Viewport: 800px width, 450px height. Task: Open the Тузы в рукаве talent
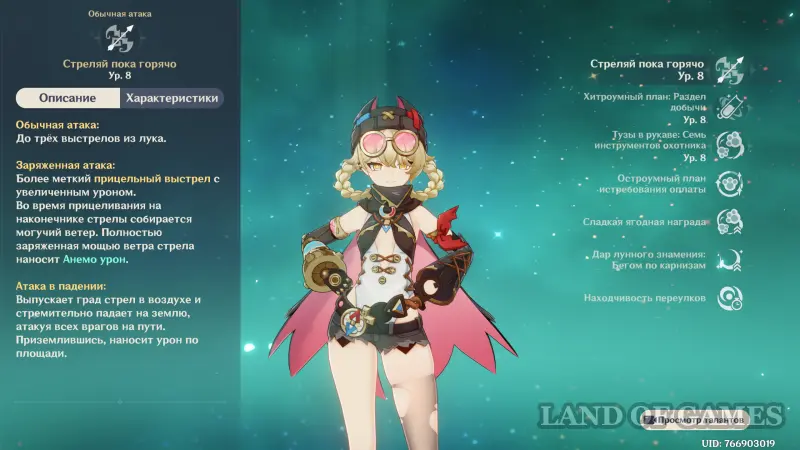tap(728, 145)
